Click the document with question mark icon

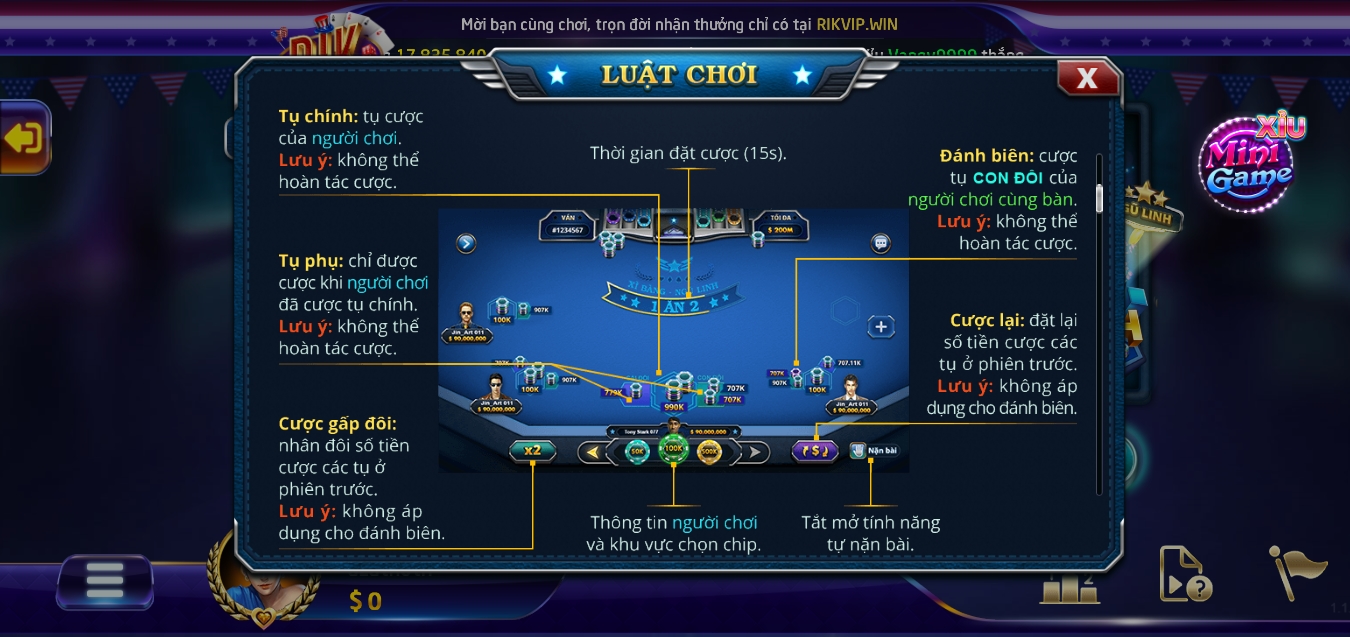(1184, 573)
